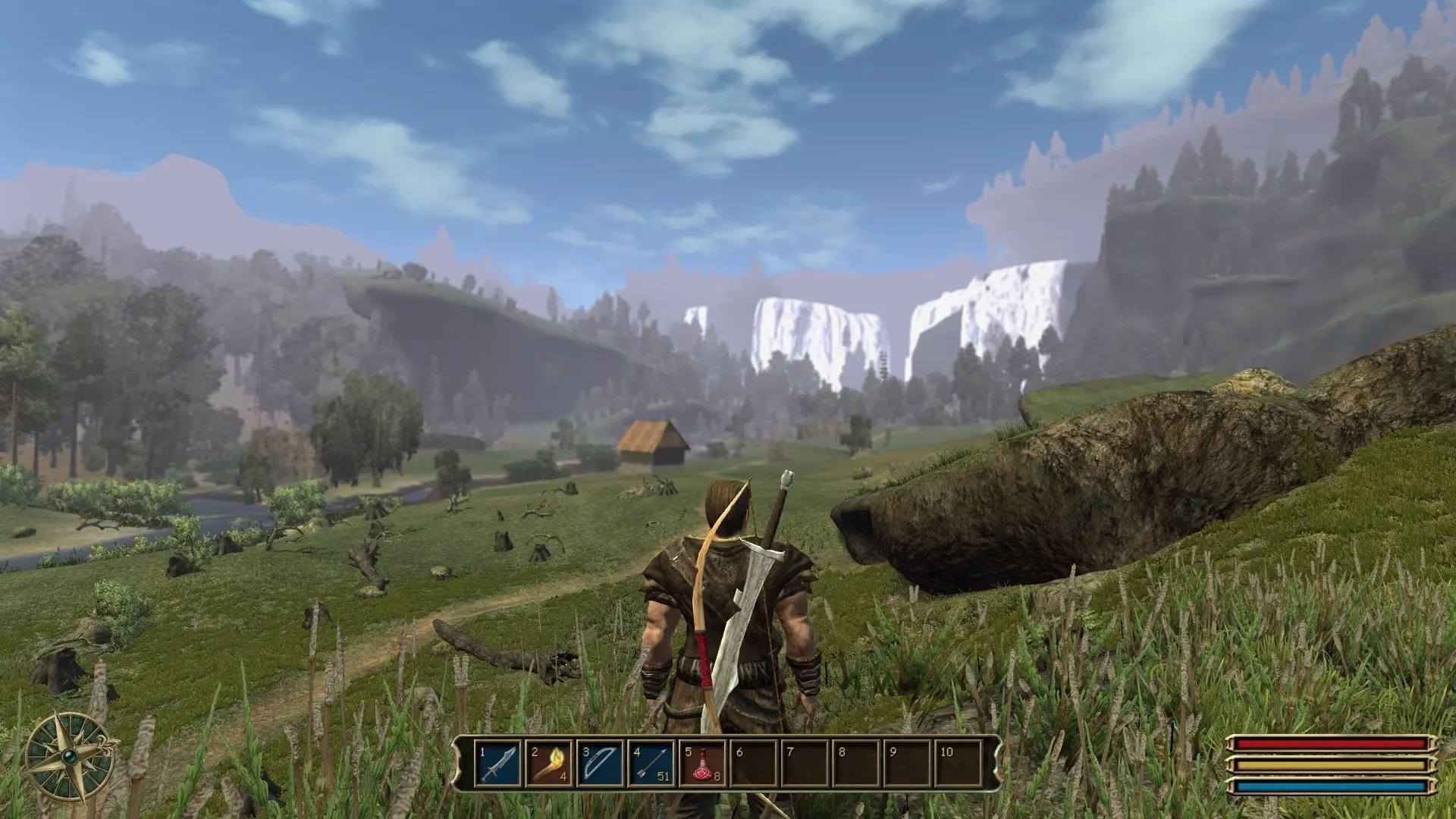Equip the torch from the hotbar
1456x819 pixels.
point(549,764)
